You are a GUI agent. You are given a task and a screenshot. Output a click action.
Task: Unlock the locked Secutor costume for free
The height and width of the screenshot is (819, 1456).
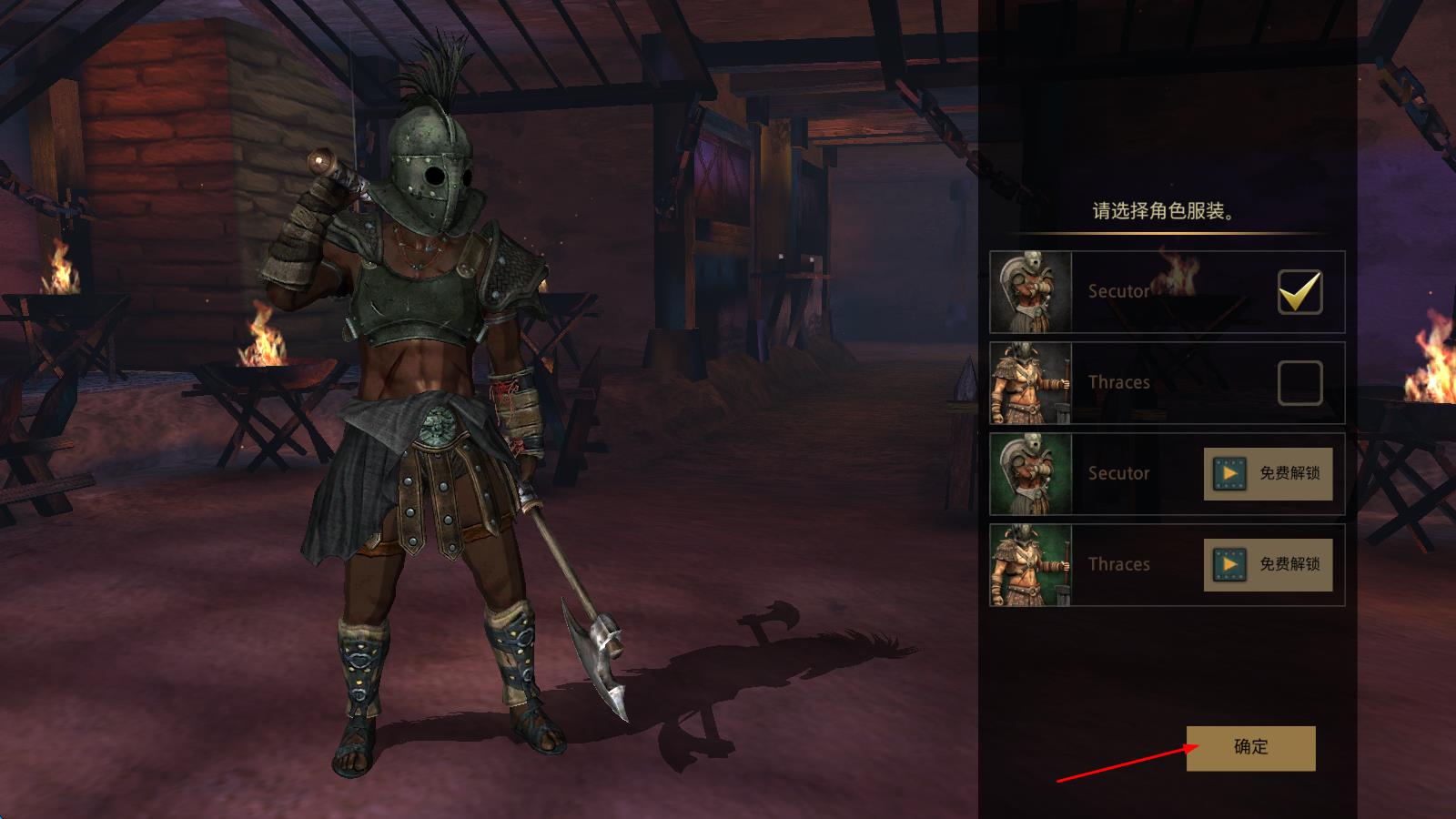pos(1268,473)
